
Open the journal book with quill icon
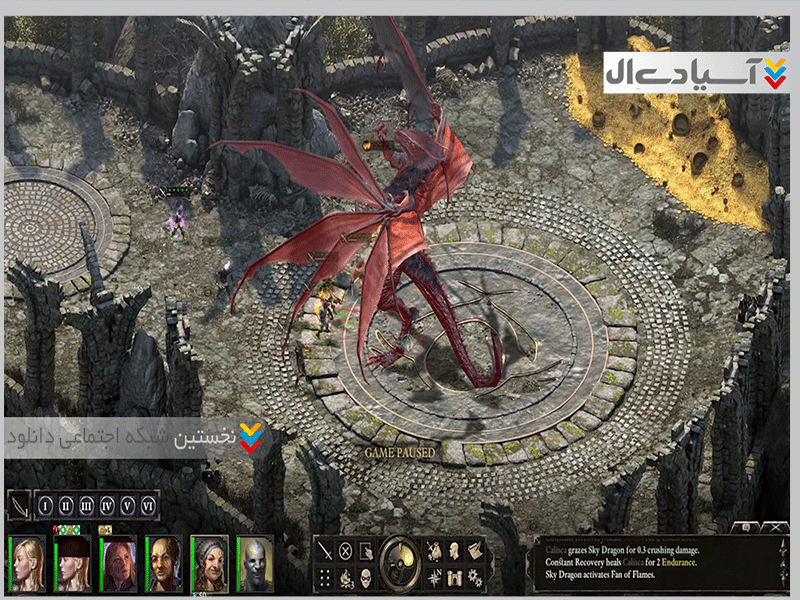tap(474, 550)
